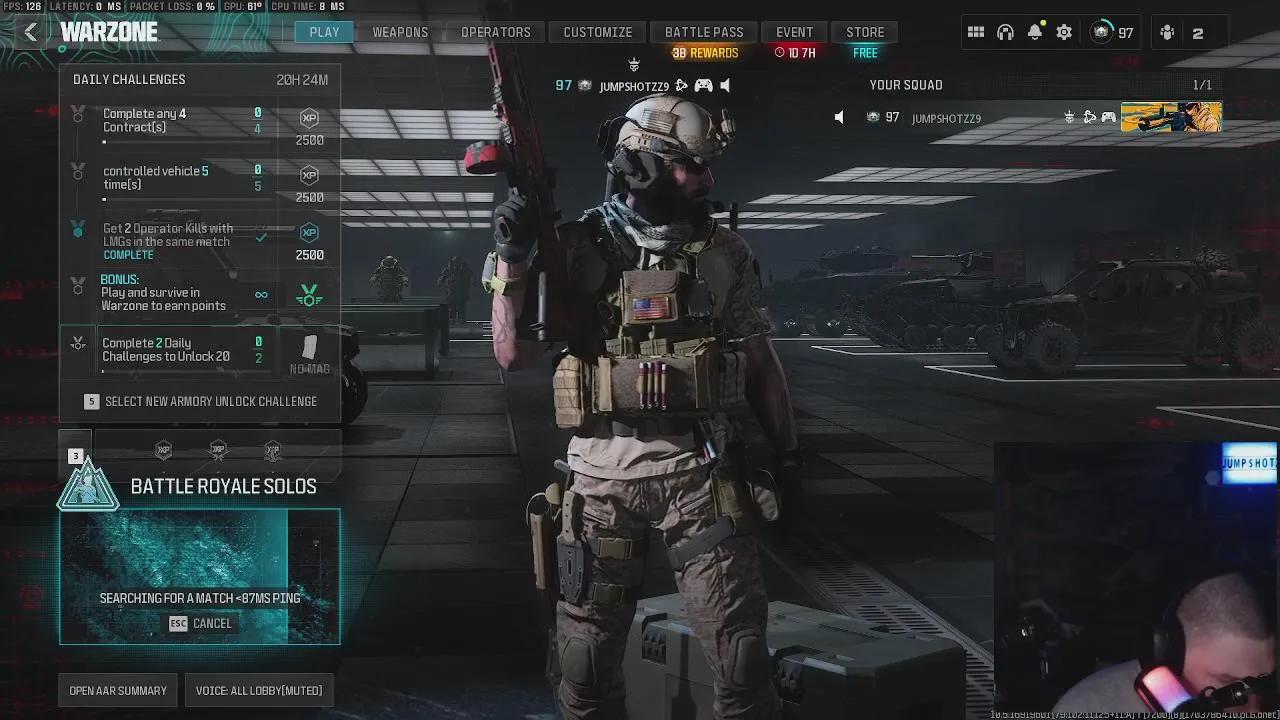Open settings with the gear icon
Screen dimensions: 1280x720
coord(1064,32)
